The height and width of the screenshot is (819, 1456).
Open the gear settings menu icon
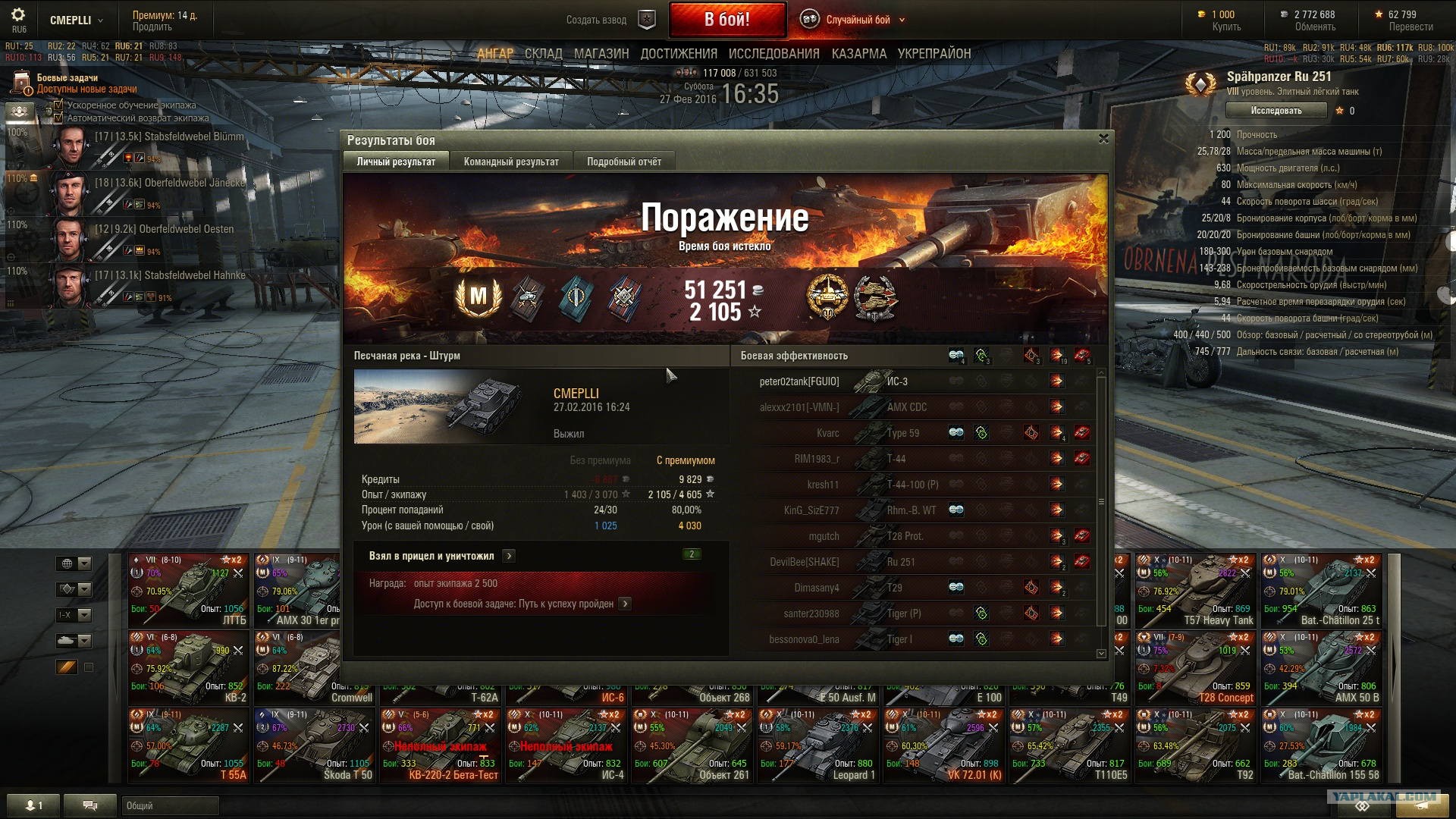tap(18, 15)
